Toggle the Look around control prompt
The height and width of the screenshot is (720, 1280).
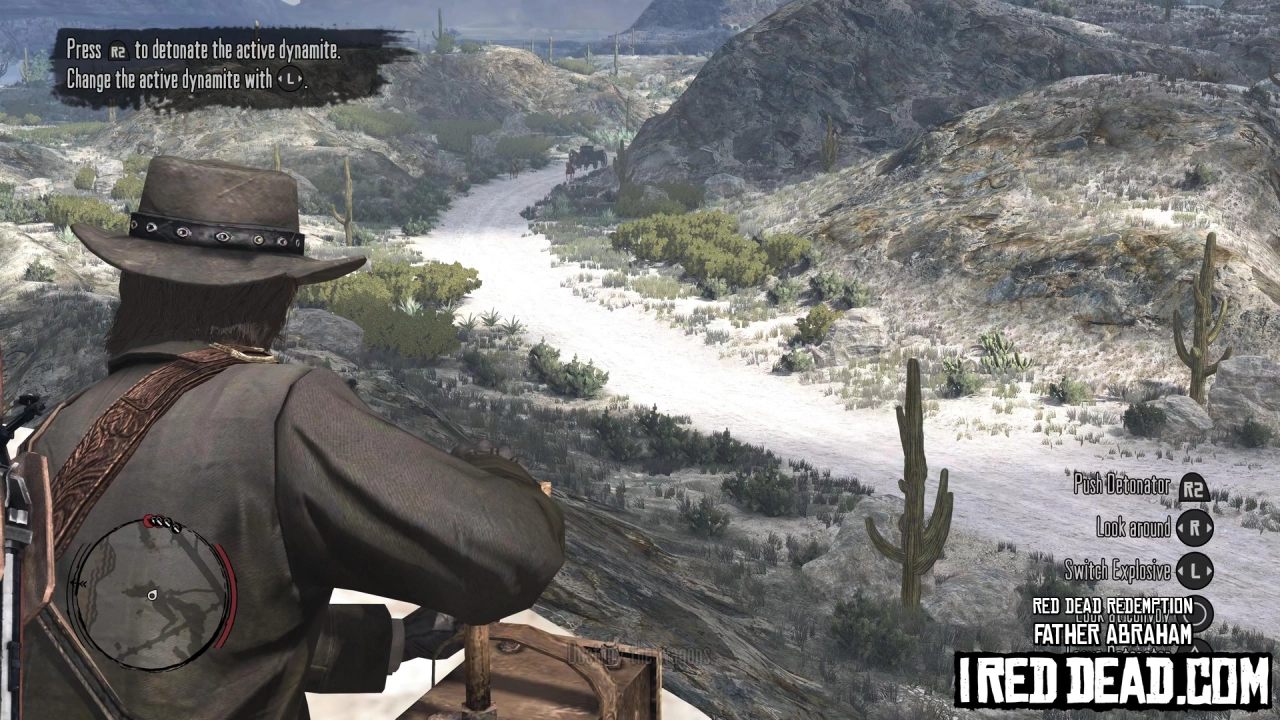(1135, 527)
